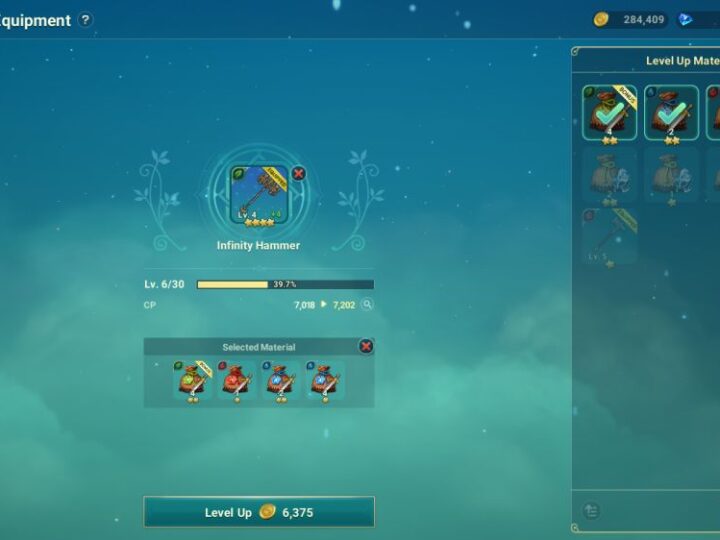The width and height of the screenshot is (720, 540).
Task: Deselect the green bonus pouch in Selected Material
Action: [x=192, y=381]
